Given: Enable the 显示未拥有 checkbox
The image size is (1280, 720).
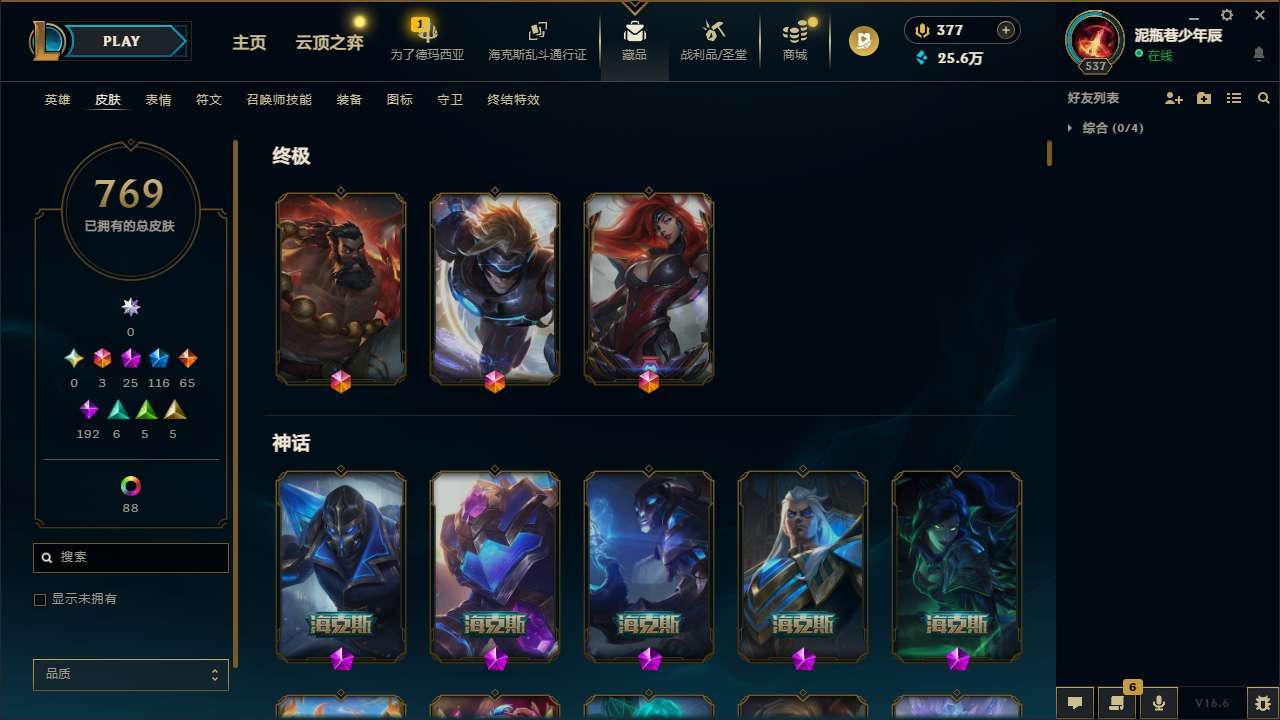Looking at the screenshot, I should tap(40, 599).
